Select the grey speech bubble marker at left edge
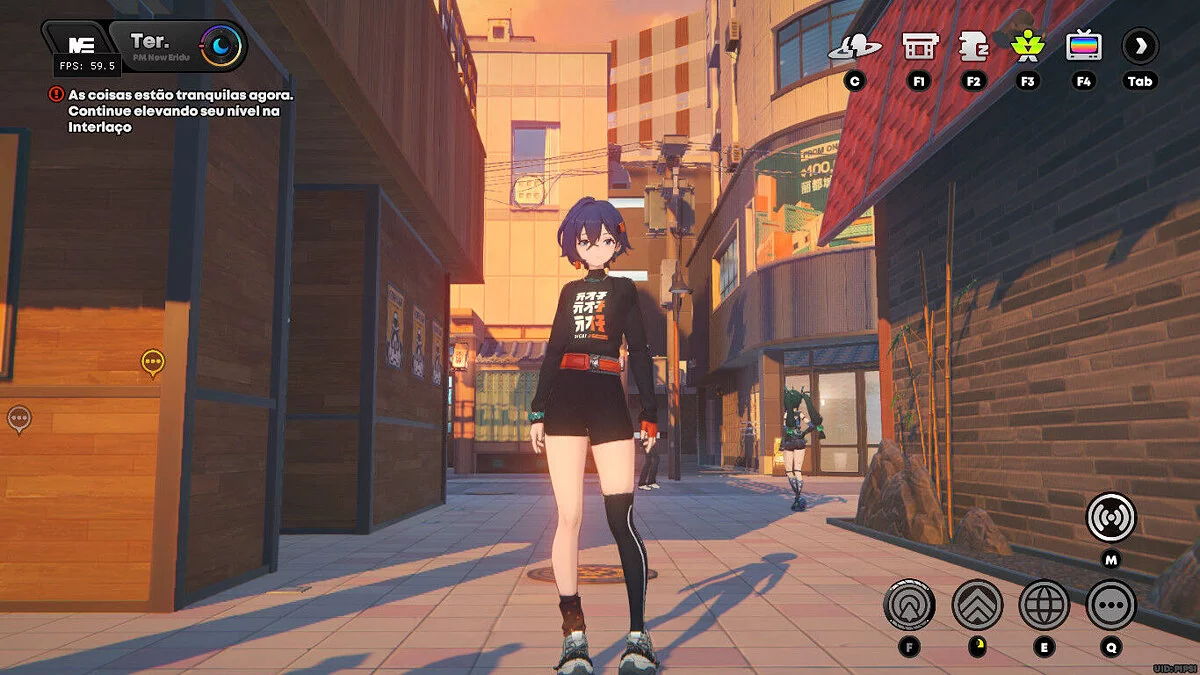The image size is (1200, 675). coord(19,417)
